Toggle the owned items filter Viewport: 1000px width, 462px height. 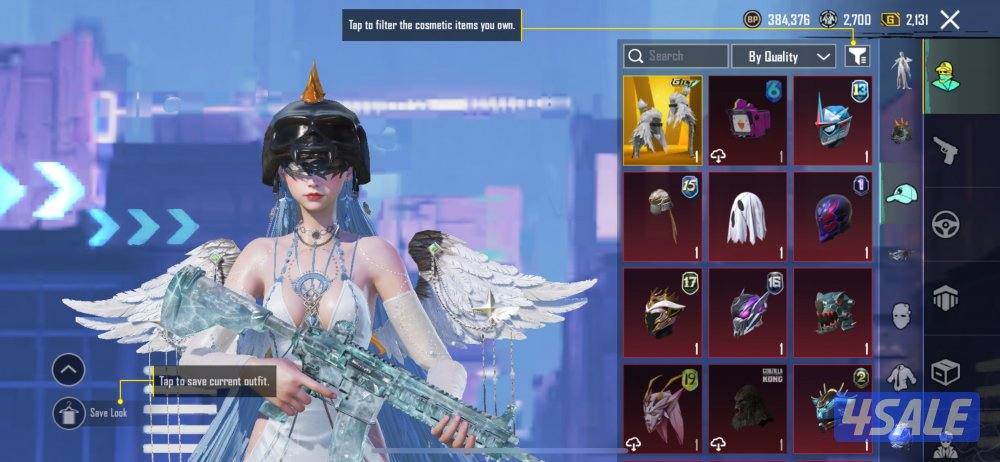pyautogui.click(x=856, y=56)
